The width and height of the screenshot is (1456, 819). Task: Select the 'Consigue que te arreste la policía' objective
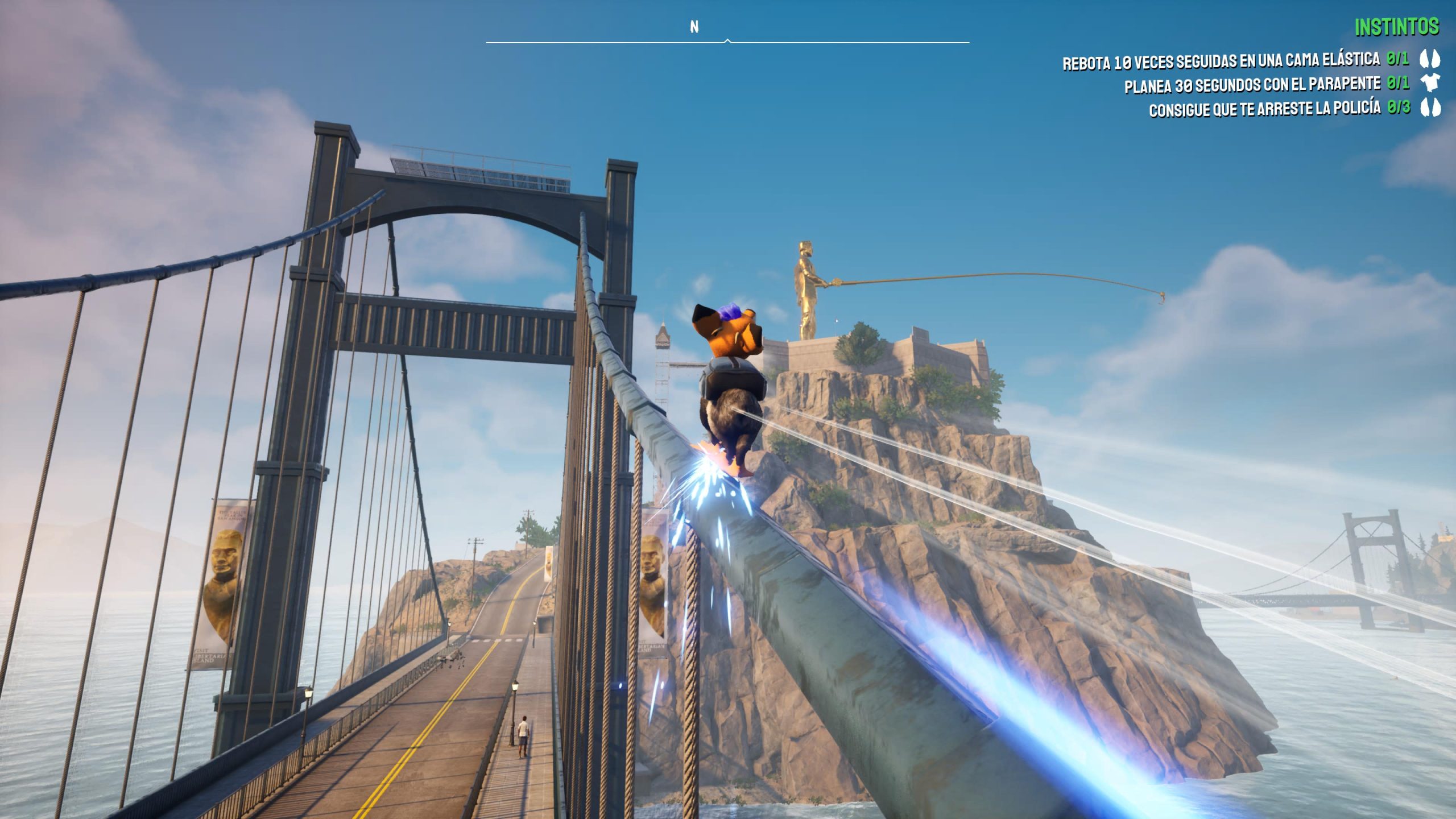pos(1264,109)
